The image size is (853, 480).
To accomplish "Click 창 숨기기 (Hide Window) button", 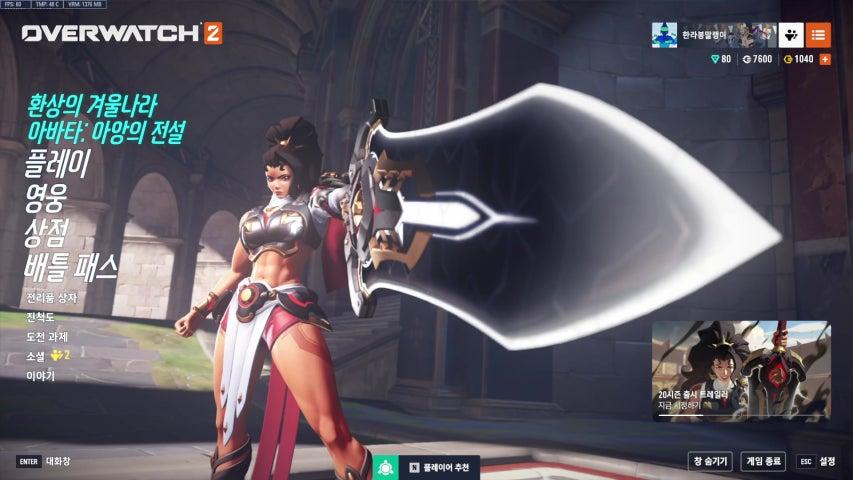I will click(708, 461).
